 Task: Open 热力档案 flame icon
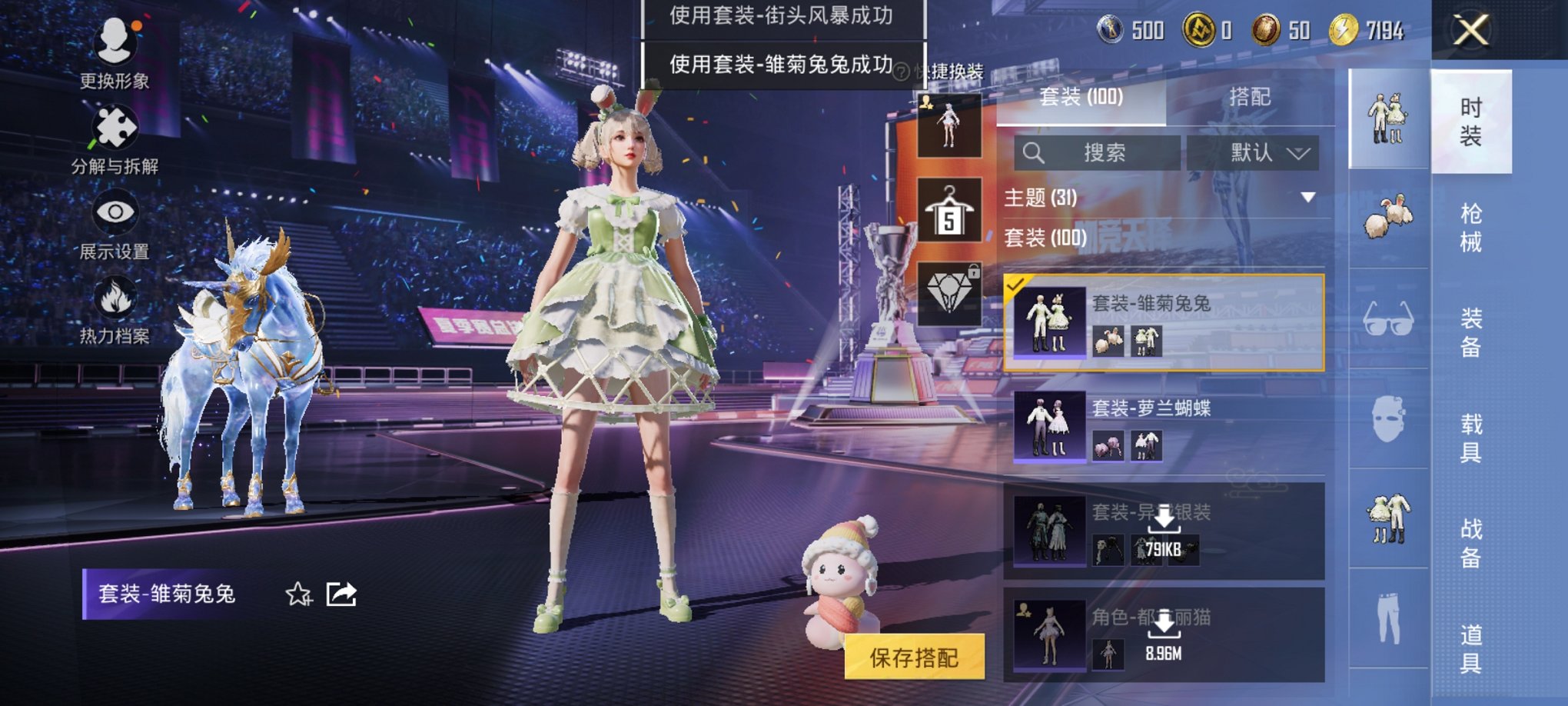115,296
